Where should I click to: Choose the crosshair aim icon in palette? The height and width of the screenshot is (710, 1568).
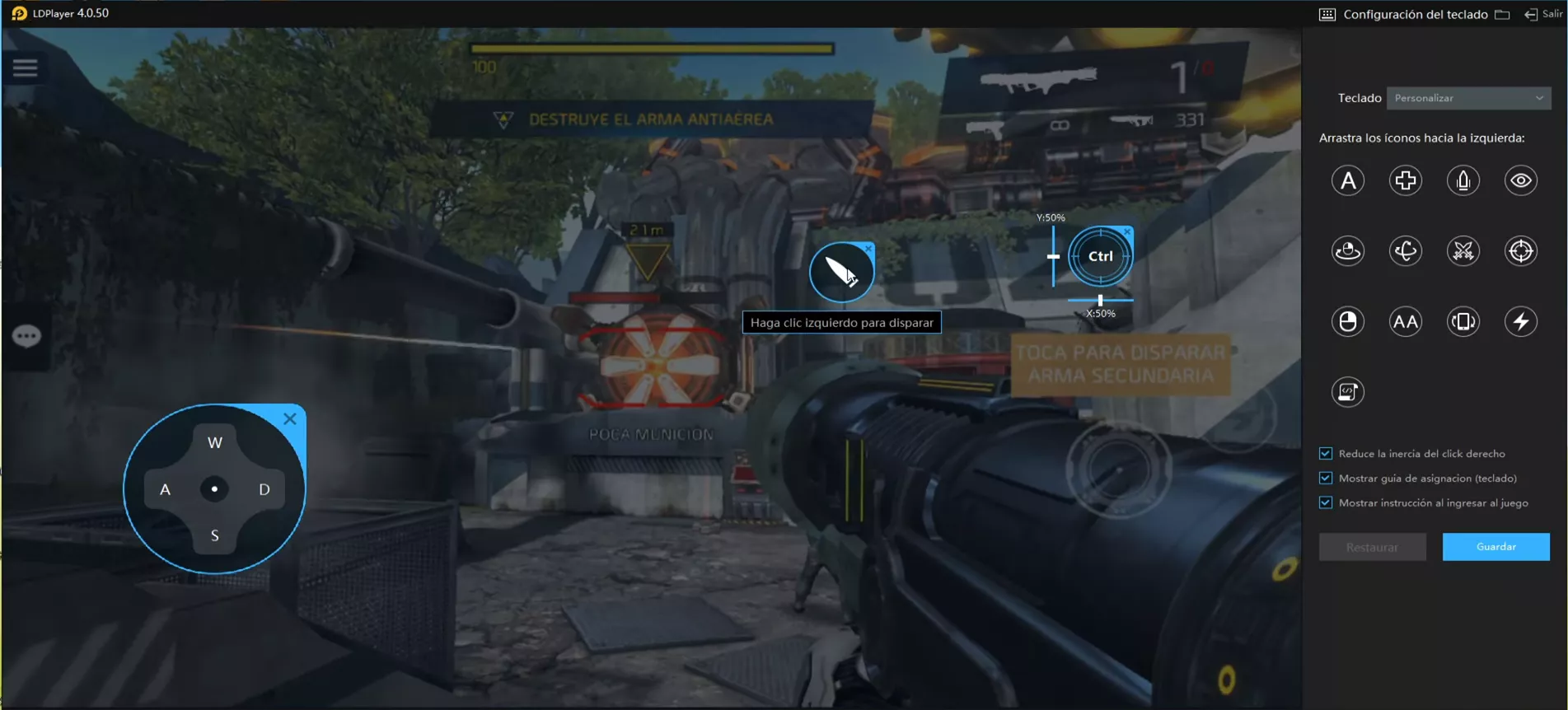click(1521, 251)
